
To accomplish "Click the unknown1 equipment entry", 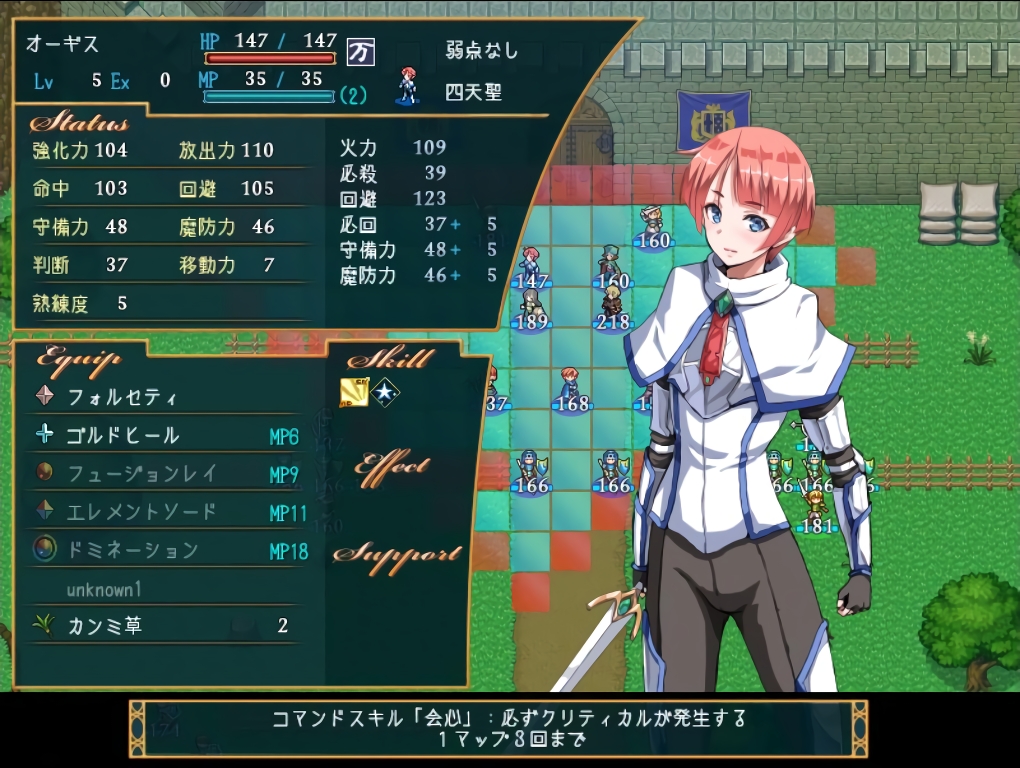I will pos(104,589).
